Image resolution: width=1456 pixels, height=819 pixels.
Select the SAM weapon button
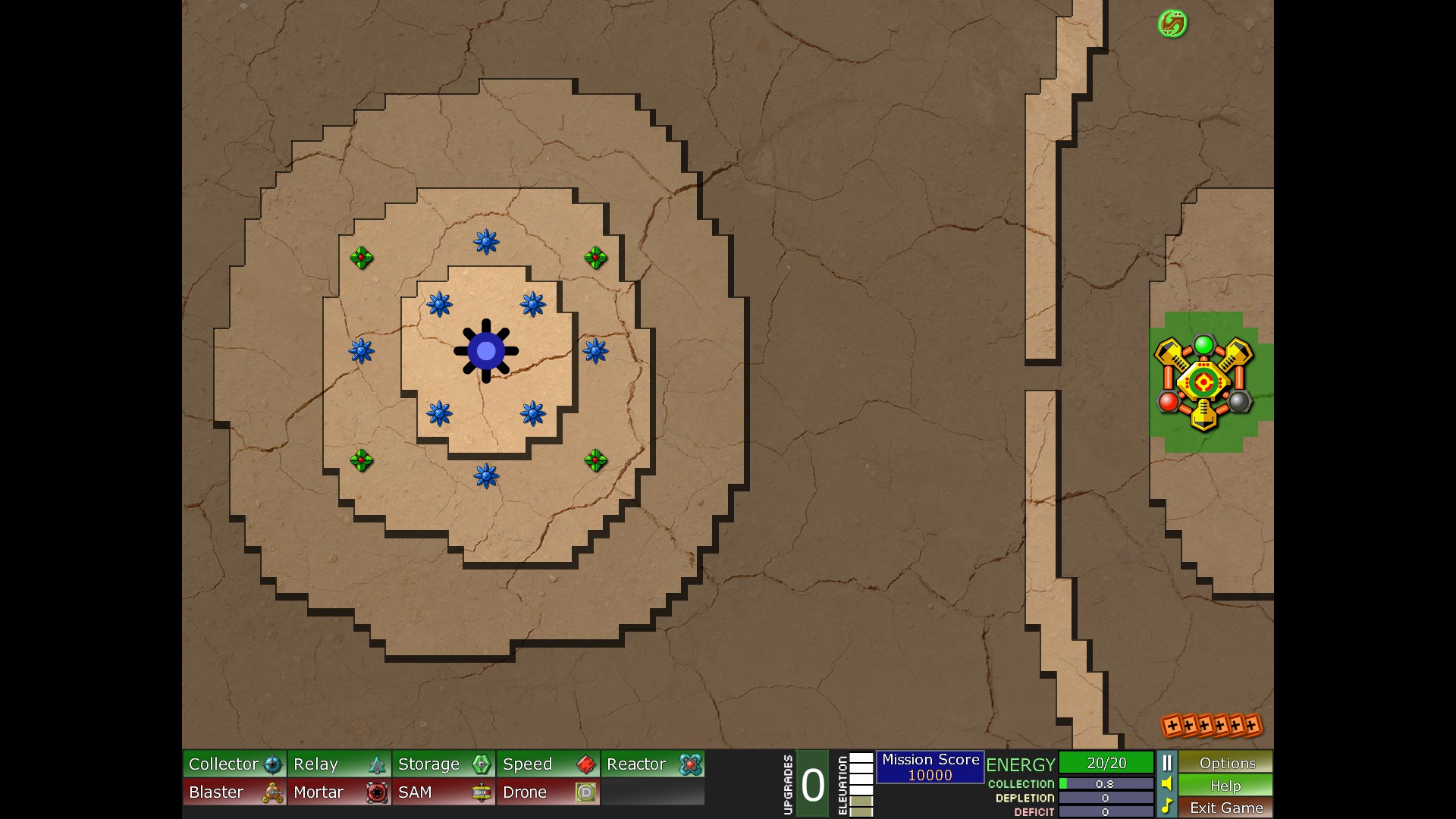444,792
